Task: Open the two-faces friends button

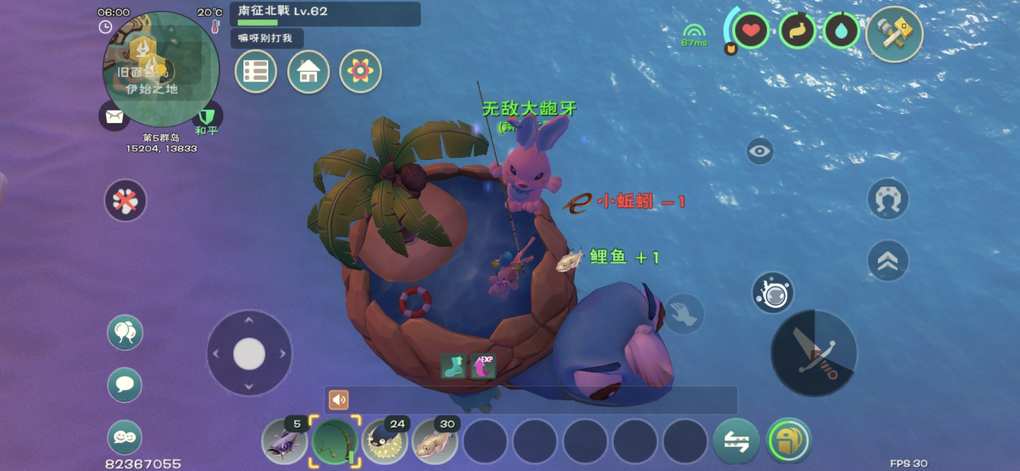Action: click(125, 436)
